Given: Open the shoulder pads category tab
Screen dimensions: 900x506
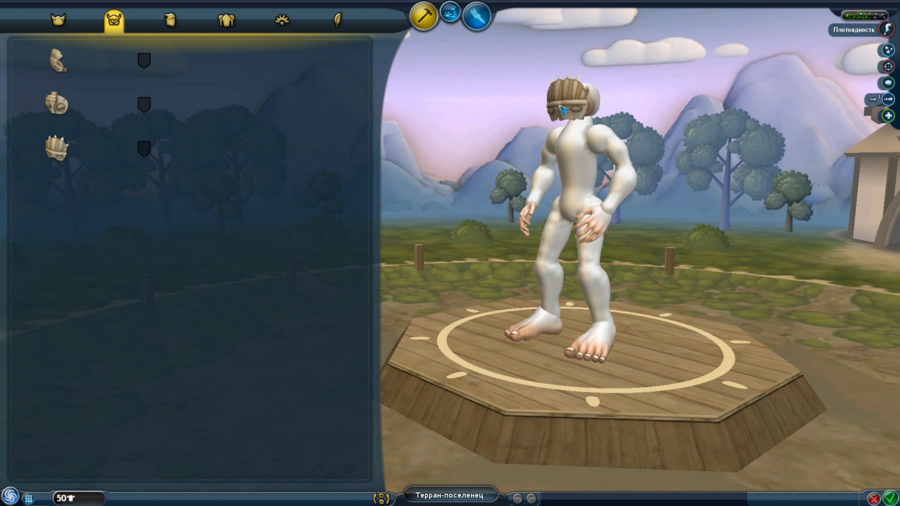Looking at the screenshot, I should point(226,19).
